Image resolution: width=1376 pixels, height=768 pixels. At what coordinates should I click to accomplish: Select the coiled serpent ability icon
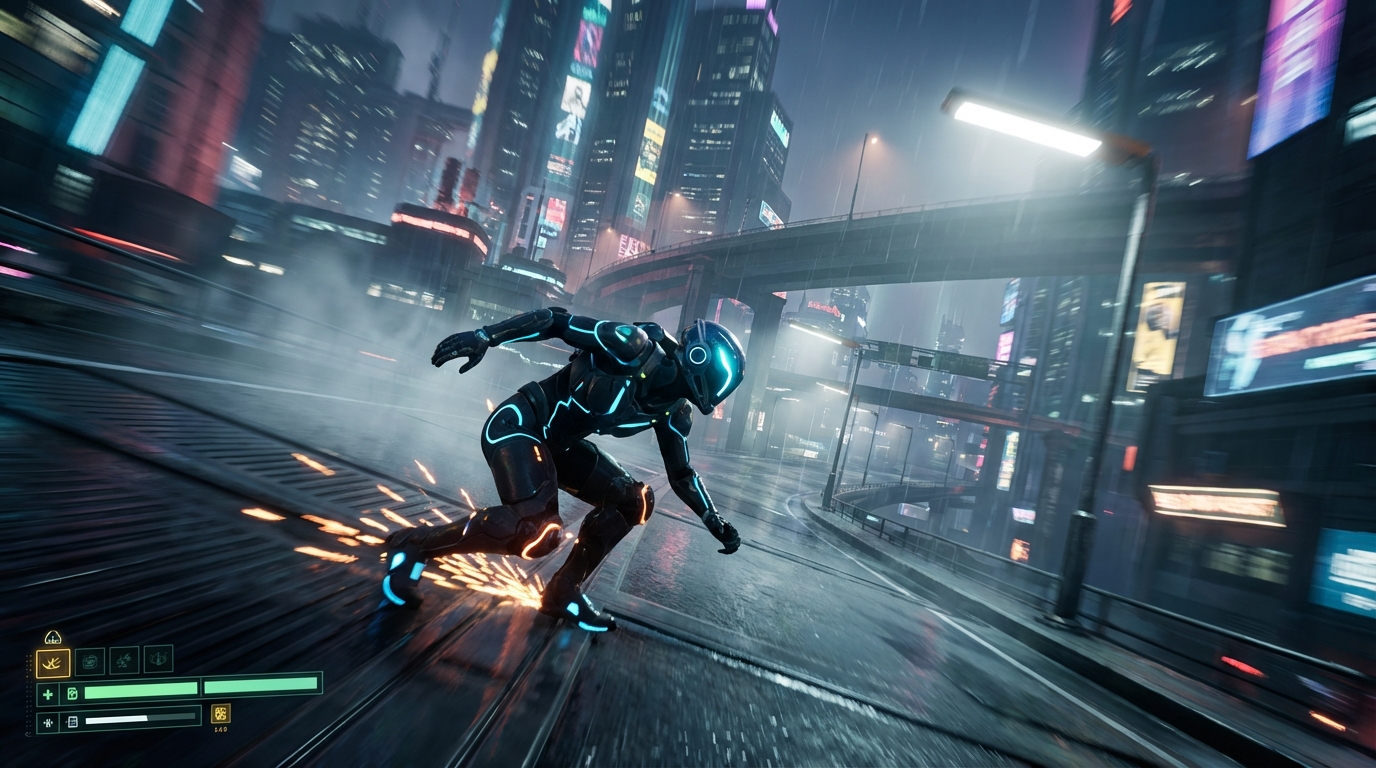tap(90, 660)
